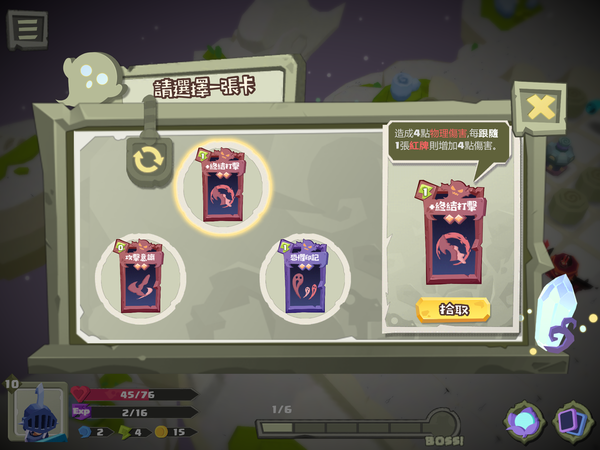The width and height of the screenshot is (600, 450).
Task: Close the card selection panel
Action: (539, 106)
